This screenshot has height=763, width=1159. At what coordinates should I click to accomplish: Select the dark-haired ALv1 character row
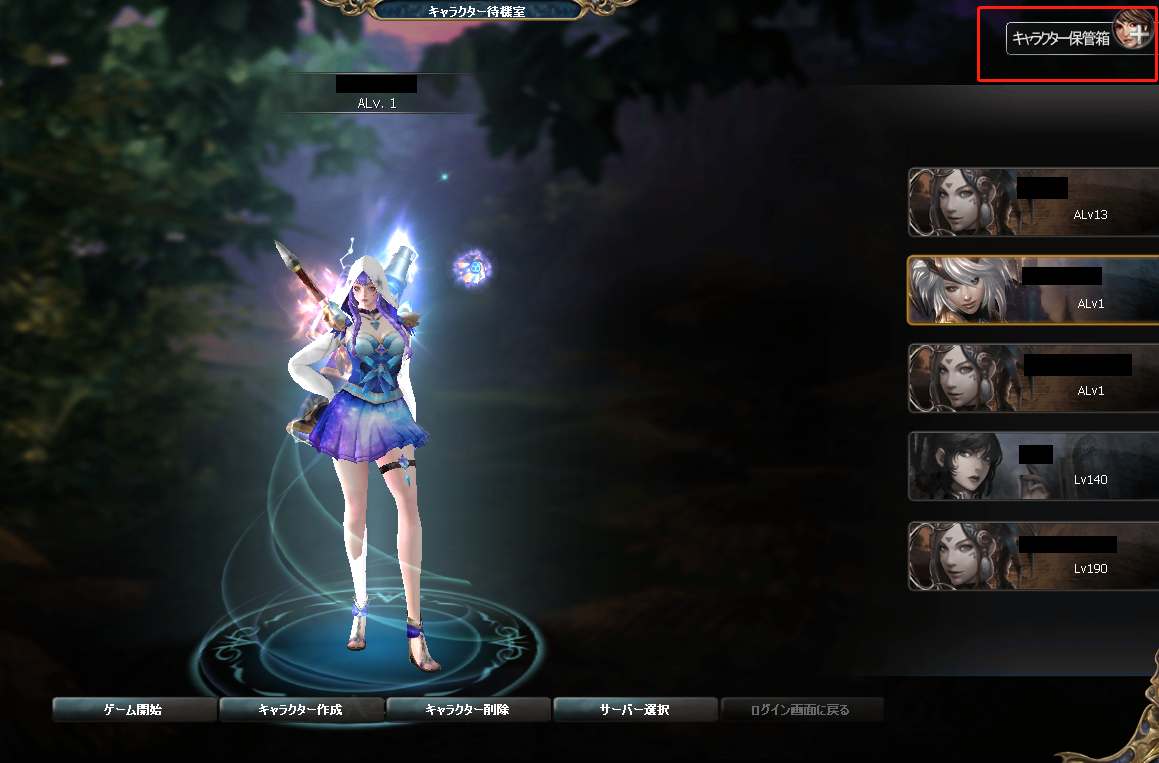pos(1034,378)
